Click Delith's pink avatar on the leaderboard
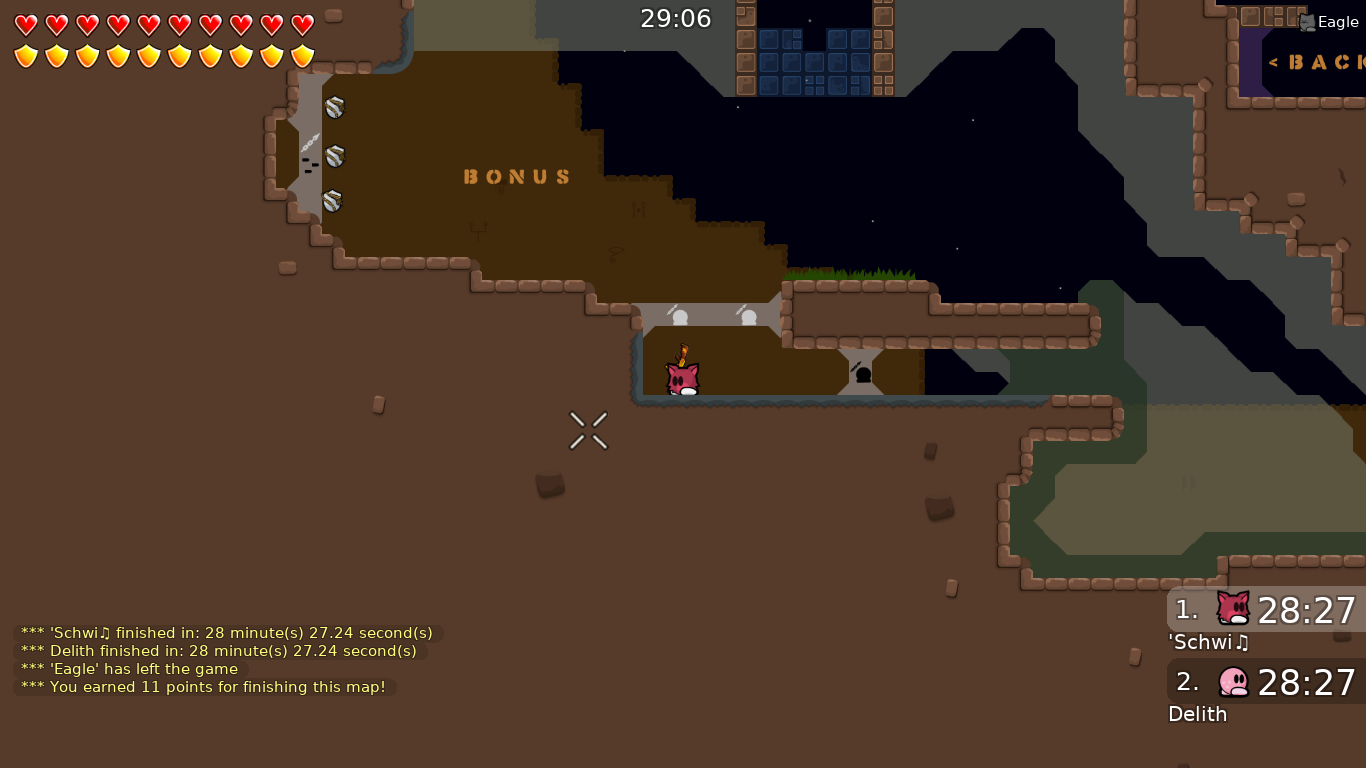 1232,683
